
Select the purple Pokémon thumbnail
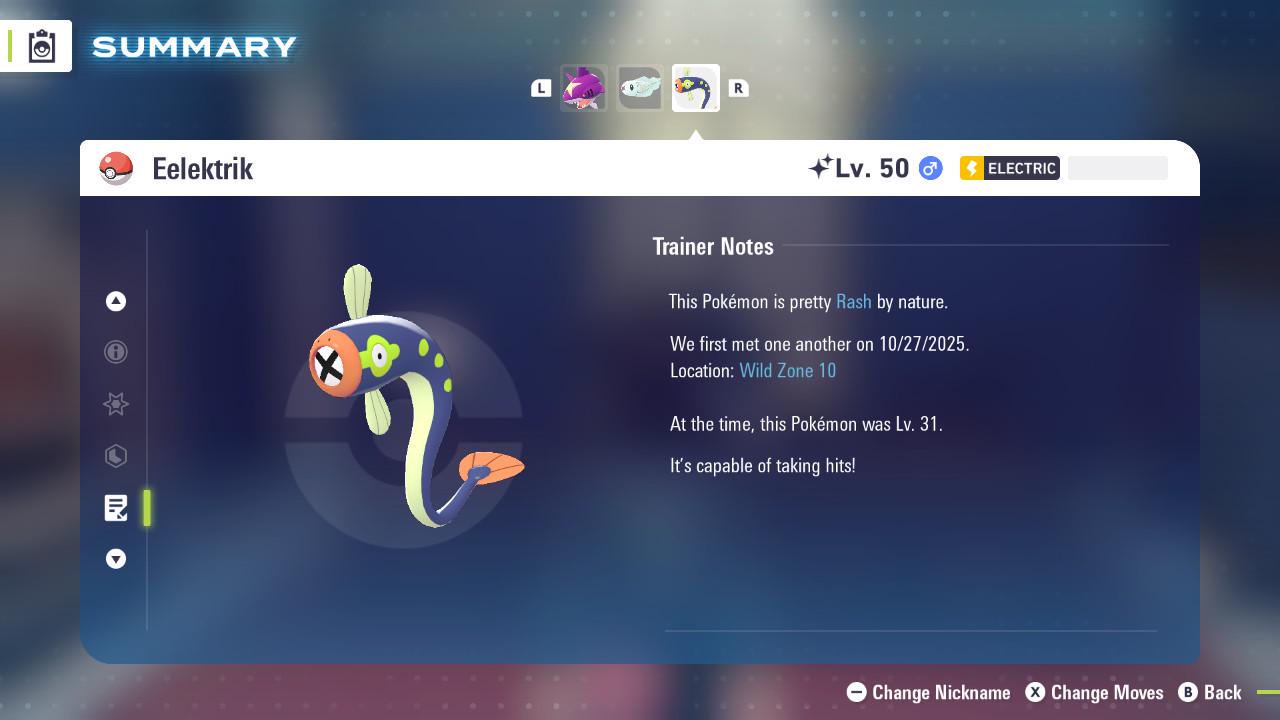pos(584,87)
